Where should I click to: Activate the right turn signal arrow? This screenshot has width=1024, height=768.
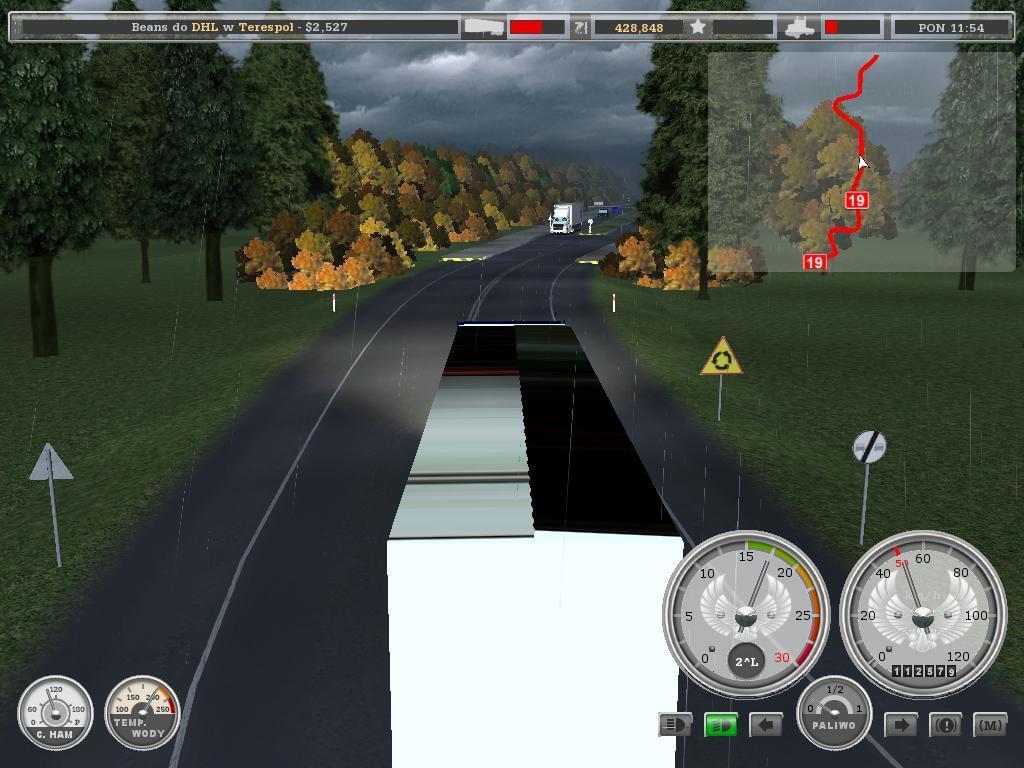900,724
